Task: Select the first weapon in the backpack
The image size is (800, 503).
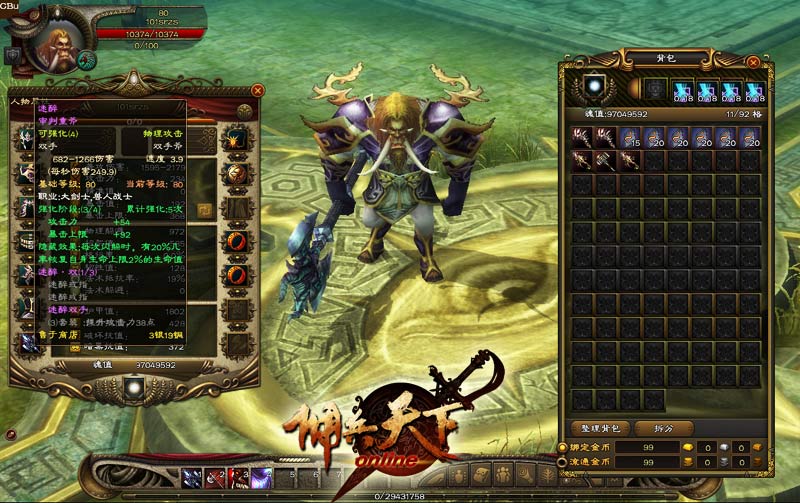Action: [581, 136]
